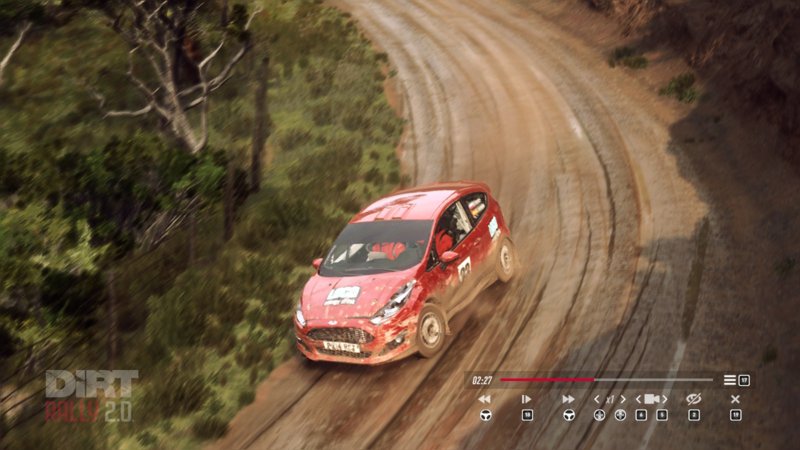Toggle play/pause on the replay
Viewport: 800px width, 450px height.
[x=526, y=399]
